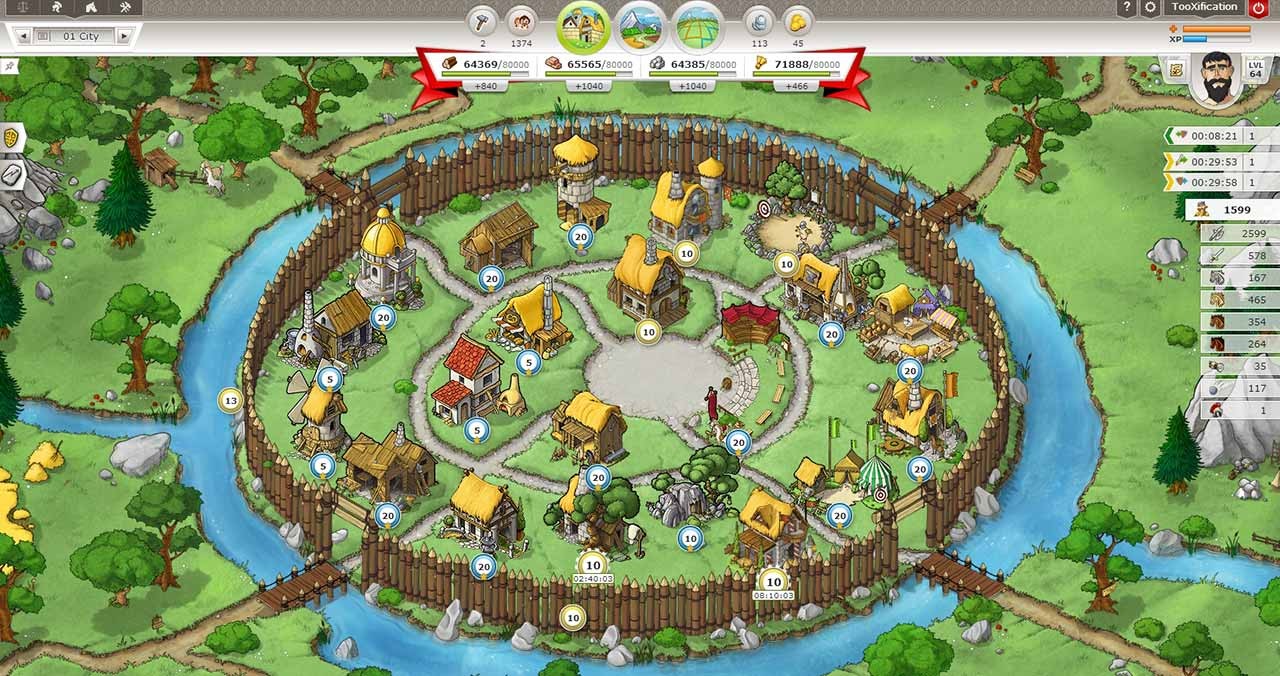The width and height of the screenshot is (1280, 676).
Task: Switch to the mountain landscape view button
Action: click(641, 26)
